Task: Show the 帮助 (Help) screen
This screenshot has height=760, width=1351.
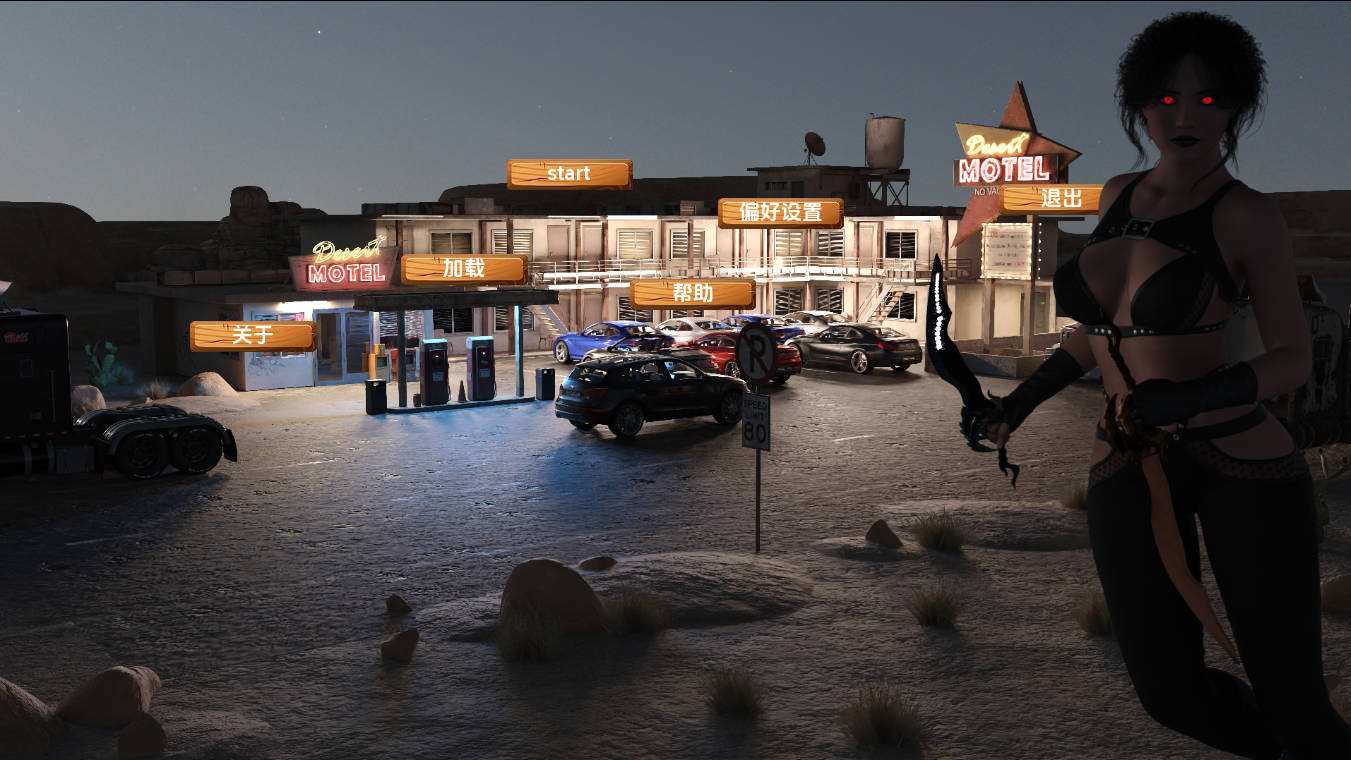Action: tap(692, 294)
